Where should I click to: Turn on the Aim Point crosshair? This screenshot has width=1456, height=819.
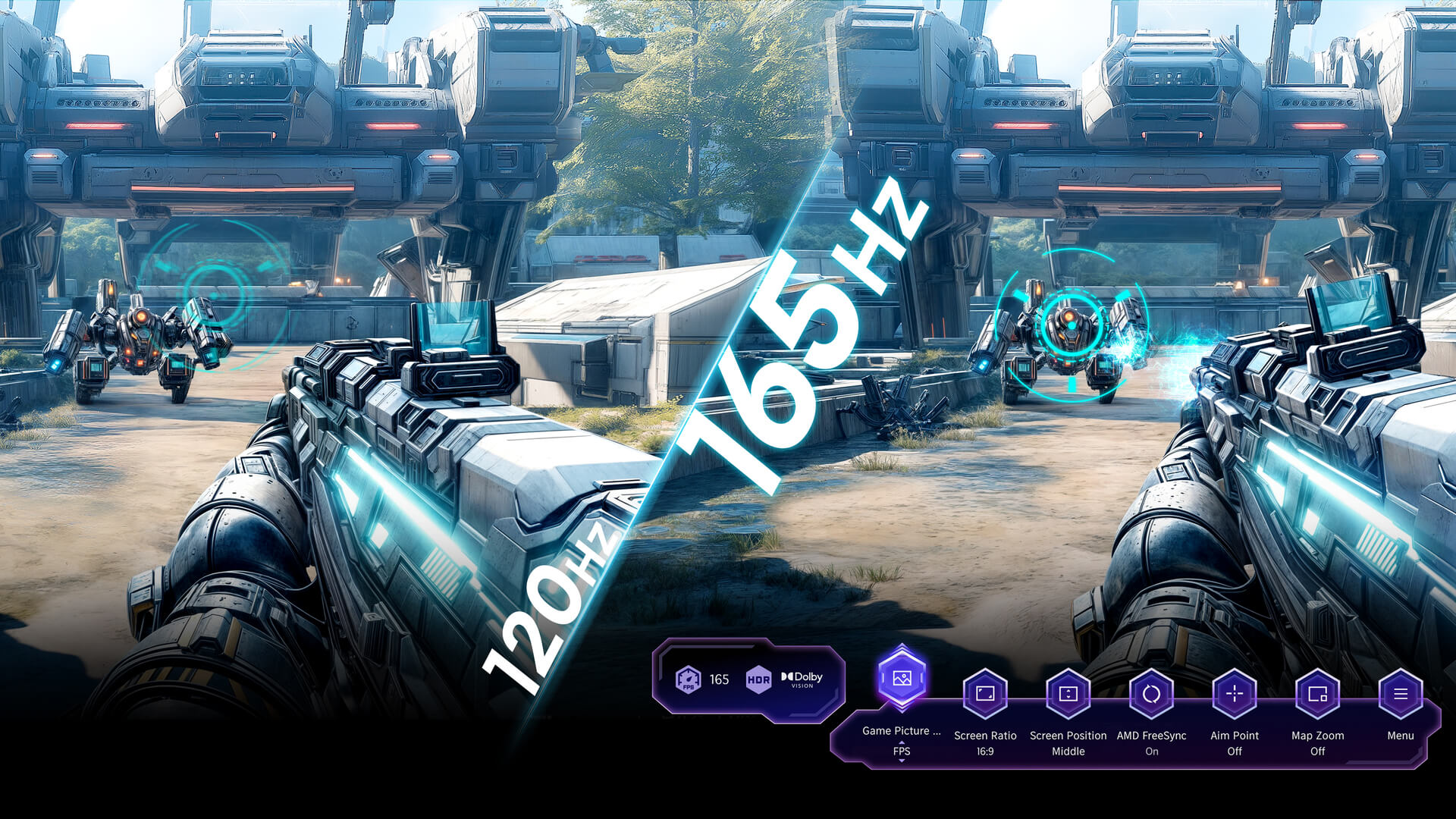(1235, 694)
